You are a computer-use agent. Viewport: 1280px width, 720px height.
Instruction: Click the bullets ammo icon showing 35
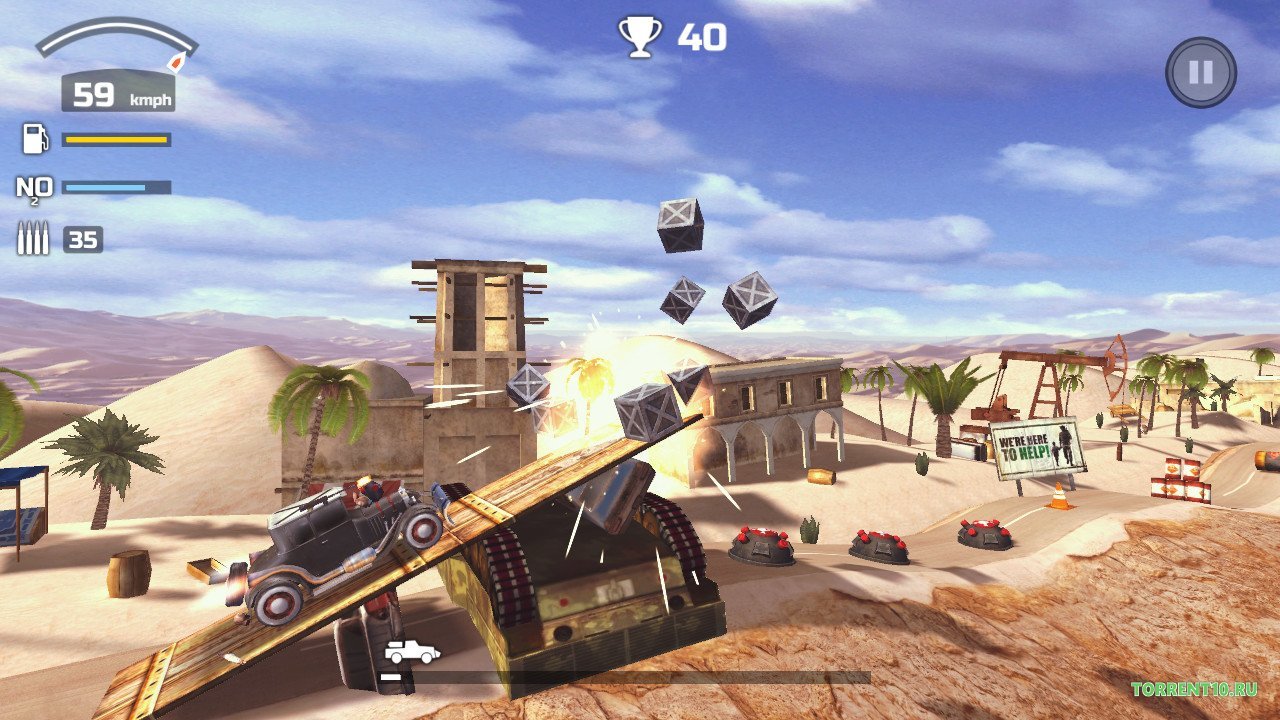point(31,237)
